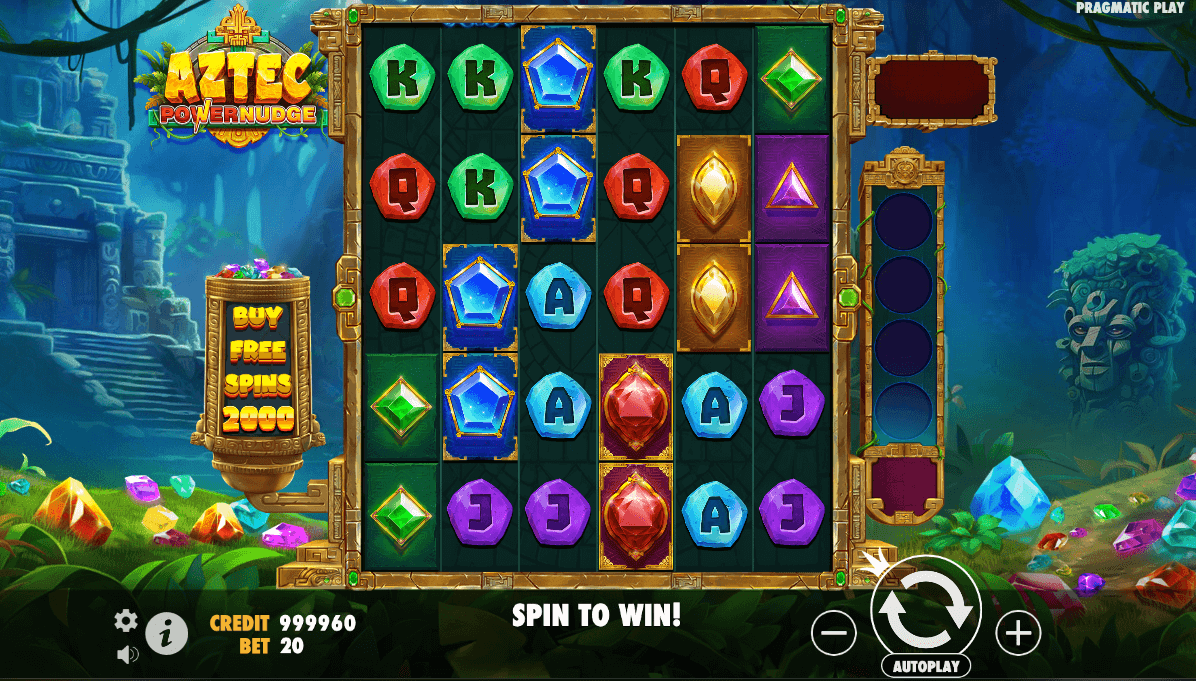Spin the reels with the circular arrows button
This screenshot has width=1196, height=681.
pyautogui.click(x=926, y=607)
